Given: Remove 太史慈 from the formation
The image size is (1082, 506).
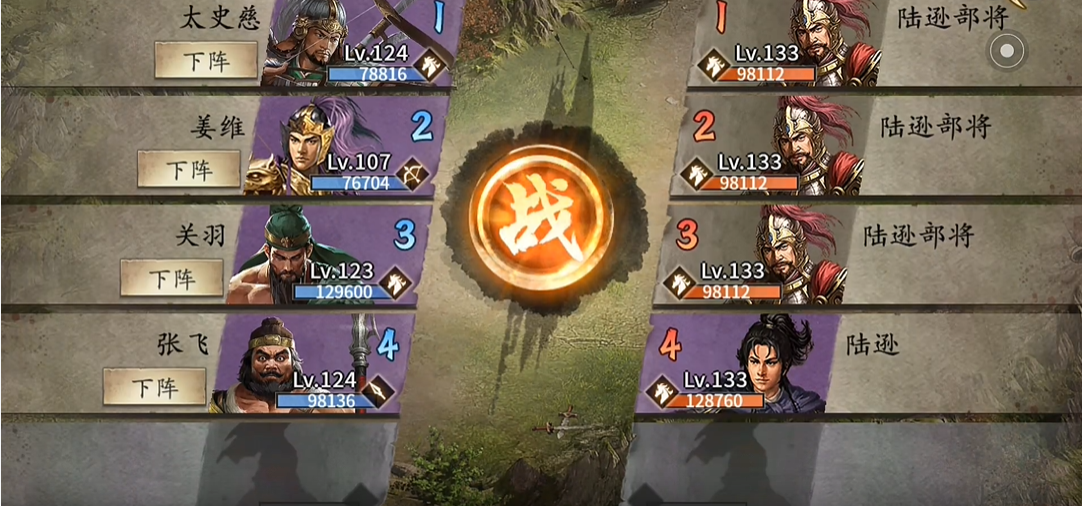Looking at the screenshot, I should point(206,60).
